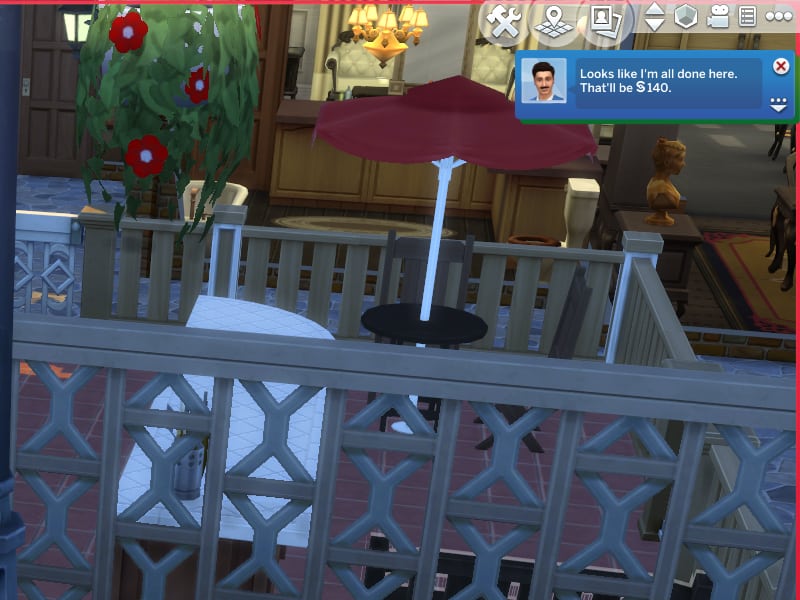The width and height of the screenshot is (800, 600).
Task: Click the mustached Sim portrait in the notification
Action: [544, 80]
